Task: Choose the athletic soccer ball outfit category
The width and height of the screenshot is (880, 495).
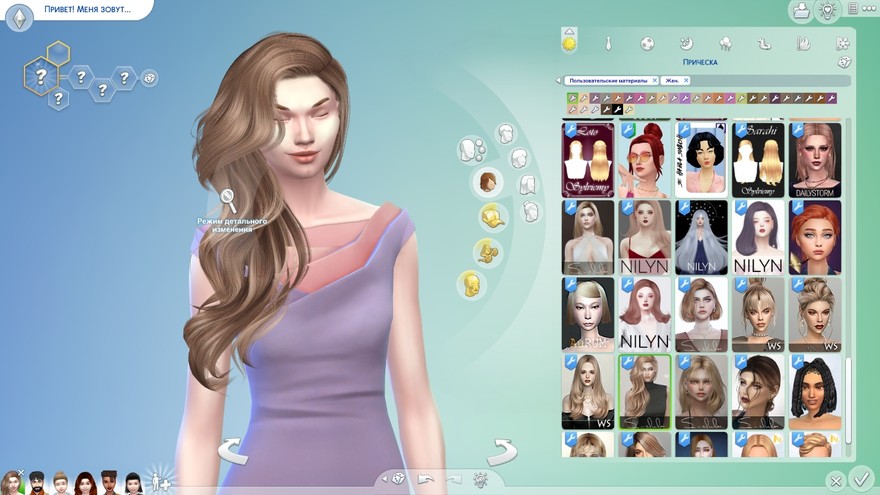Action: 648,43
